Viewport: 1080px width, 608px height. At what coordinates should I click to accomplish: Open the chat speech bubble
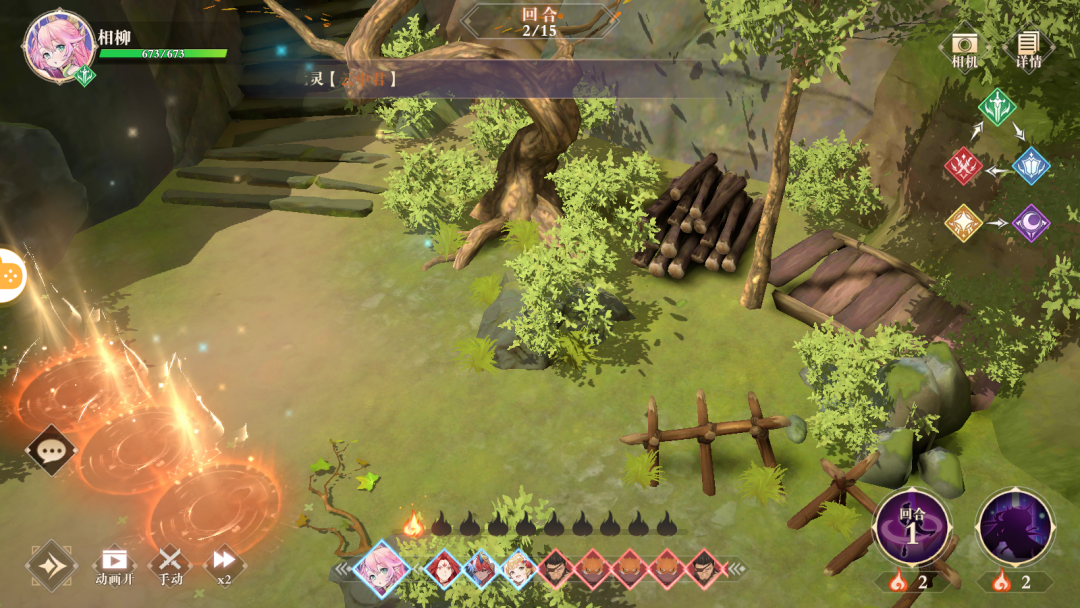point(50,450)
